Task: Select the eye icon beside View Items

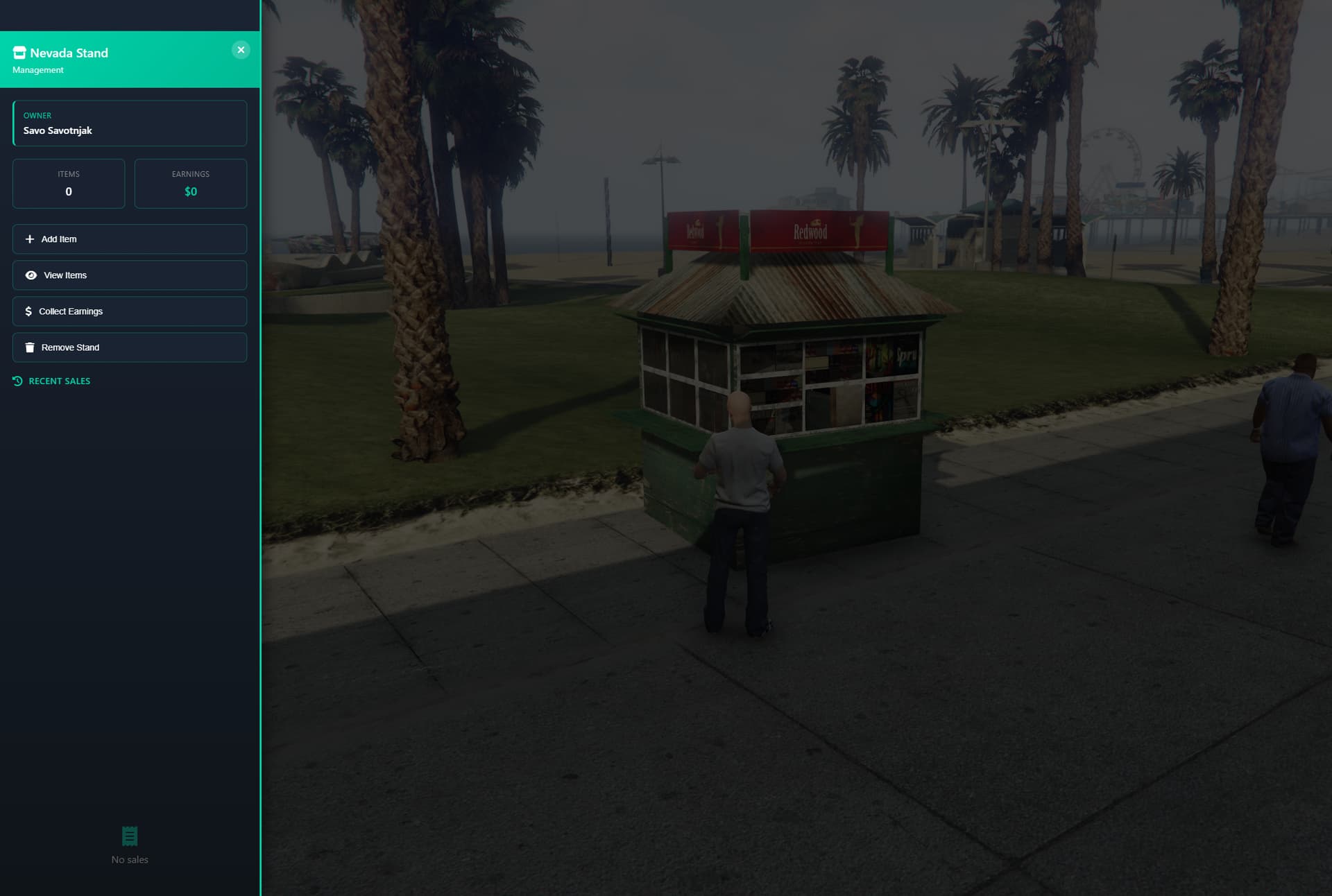Action: pyautogui.click(x=31, y=275)
